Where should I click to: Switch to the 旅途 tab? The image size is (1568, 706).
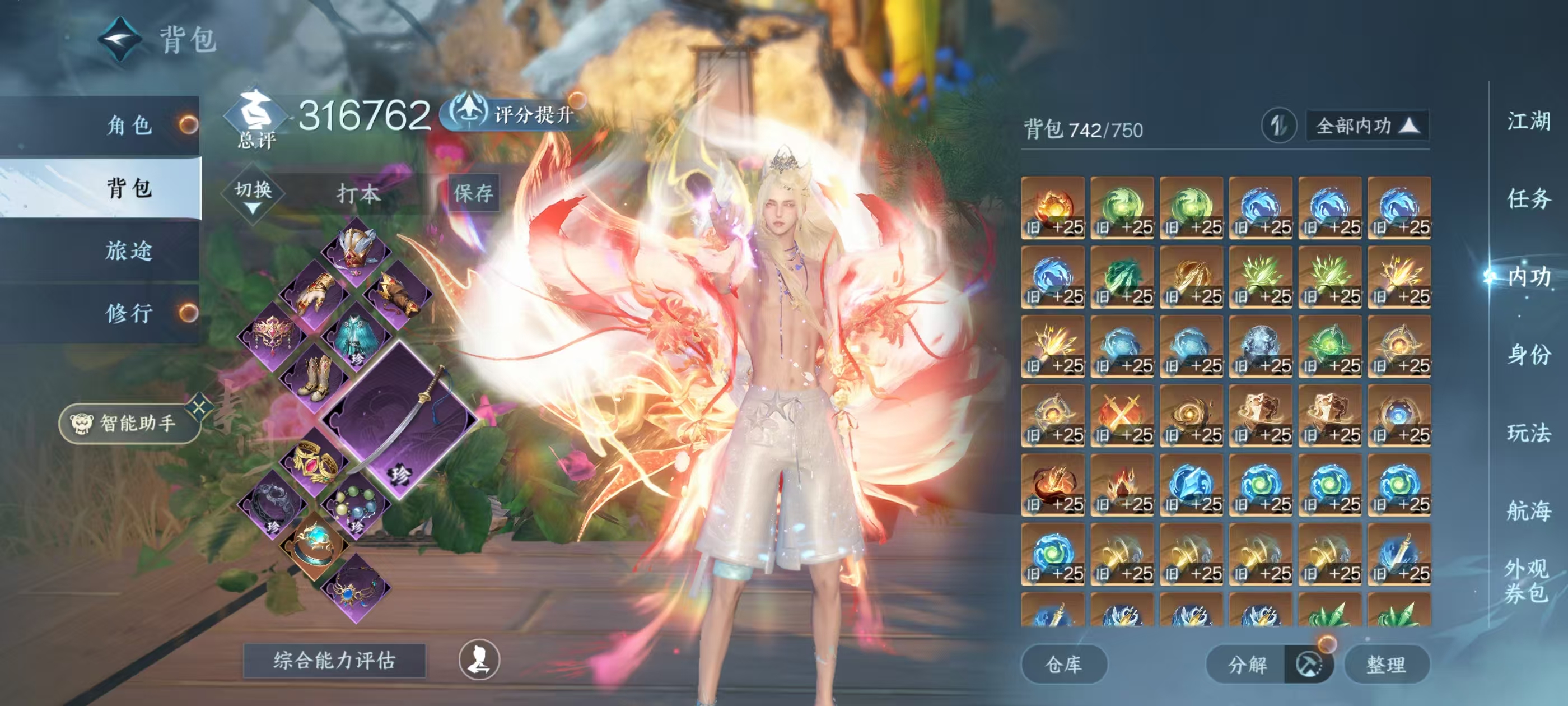coord(128,250)
